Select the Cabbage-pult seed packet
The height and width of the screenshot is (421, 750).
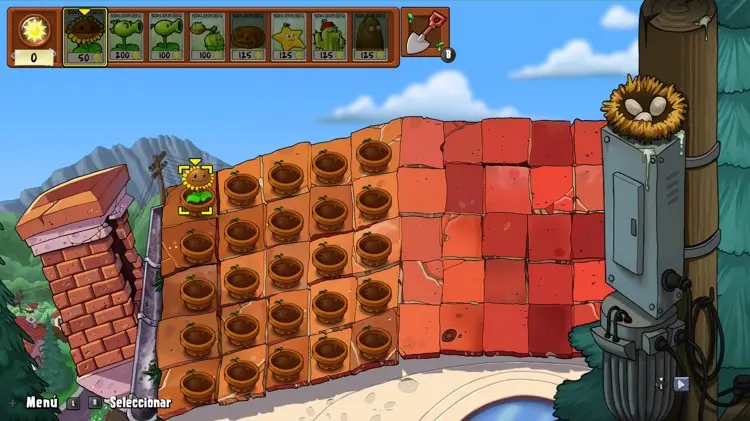(207, 37)
